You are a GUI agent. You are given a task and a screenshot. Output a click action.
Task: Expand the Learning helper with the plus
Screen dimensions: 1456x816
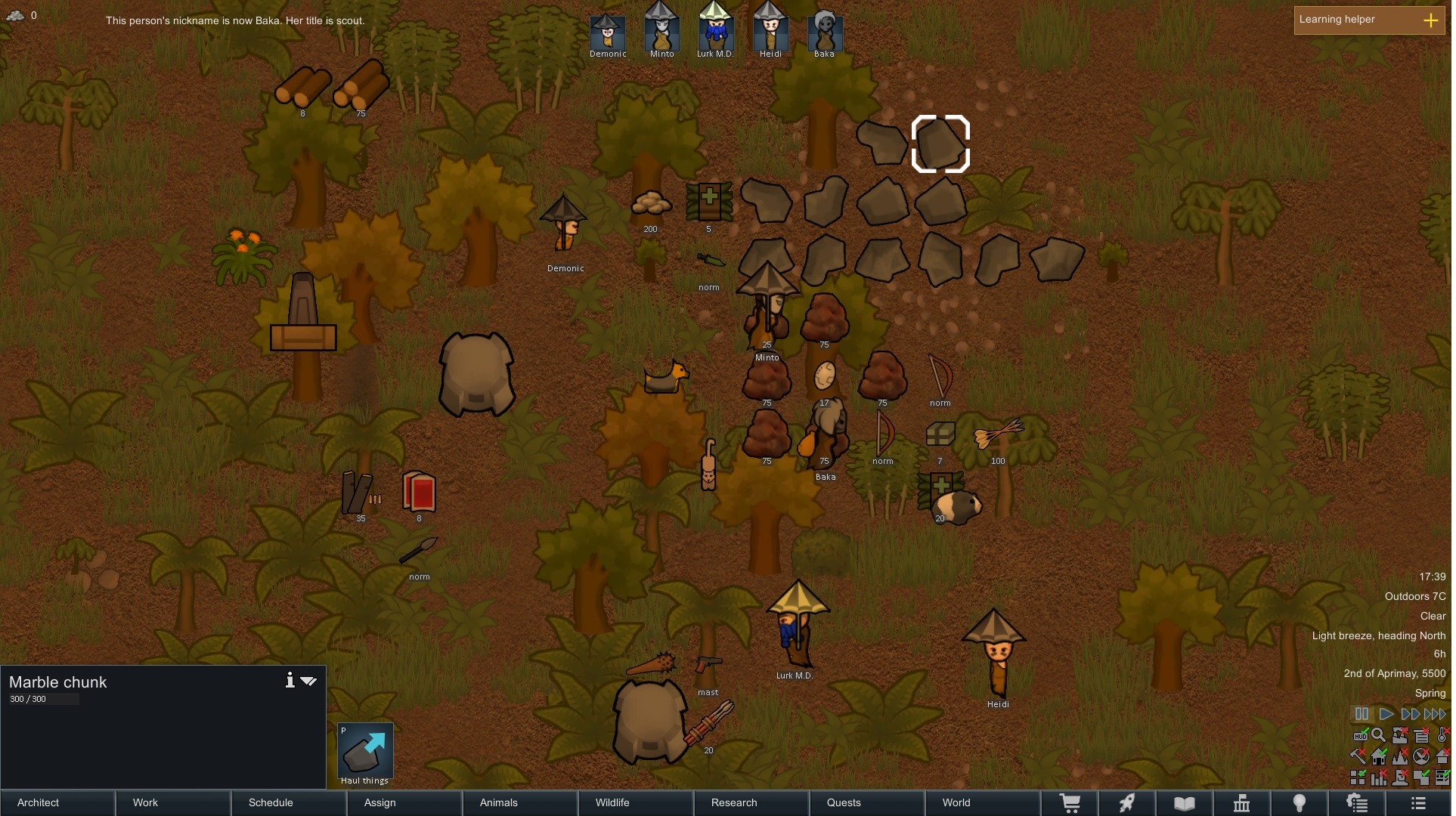[x=1430, y=20]
